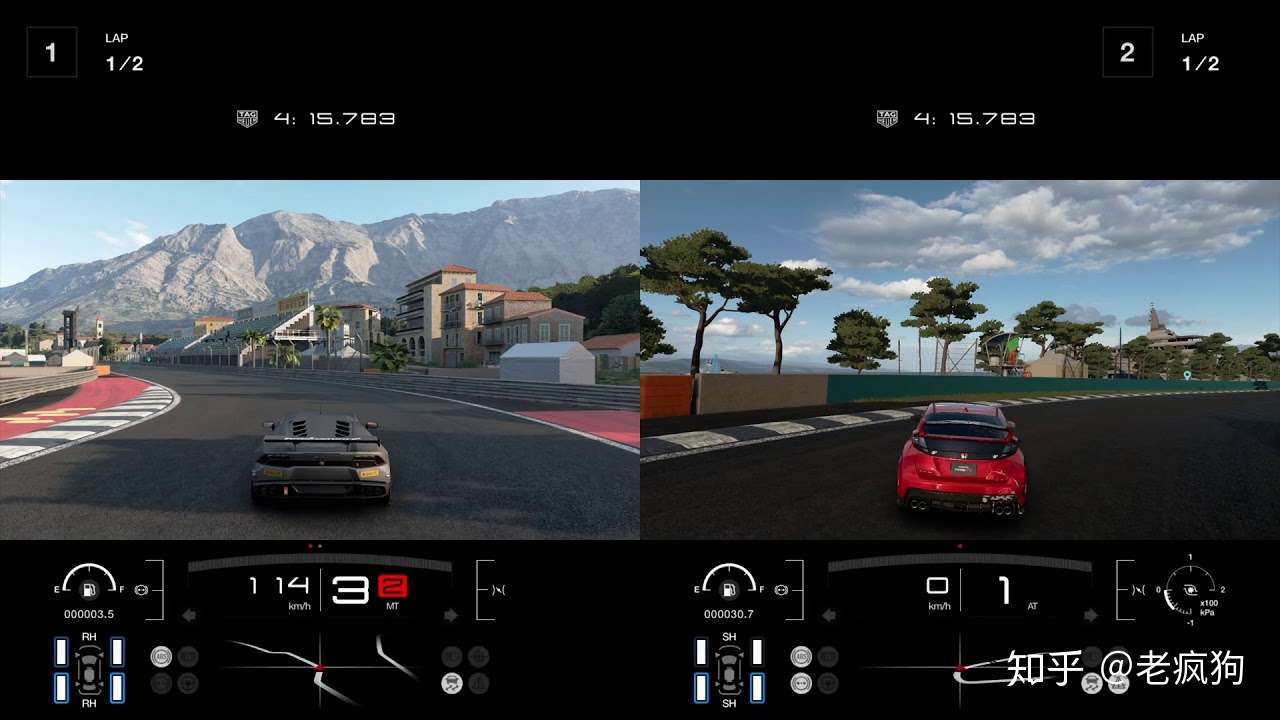Select player 1's track minimap

(320, 667)
